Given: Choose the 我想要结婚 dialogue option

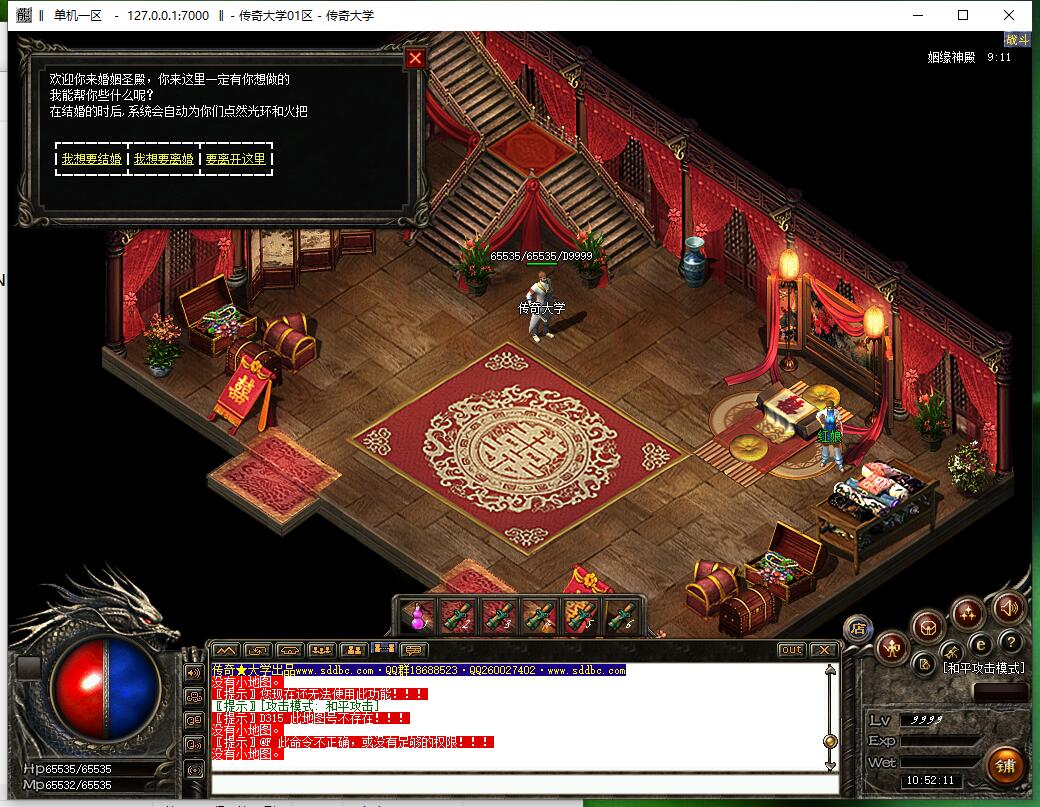Looking at the screenshot, I should click(x=92, y=159).
